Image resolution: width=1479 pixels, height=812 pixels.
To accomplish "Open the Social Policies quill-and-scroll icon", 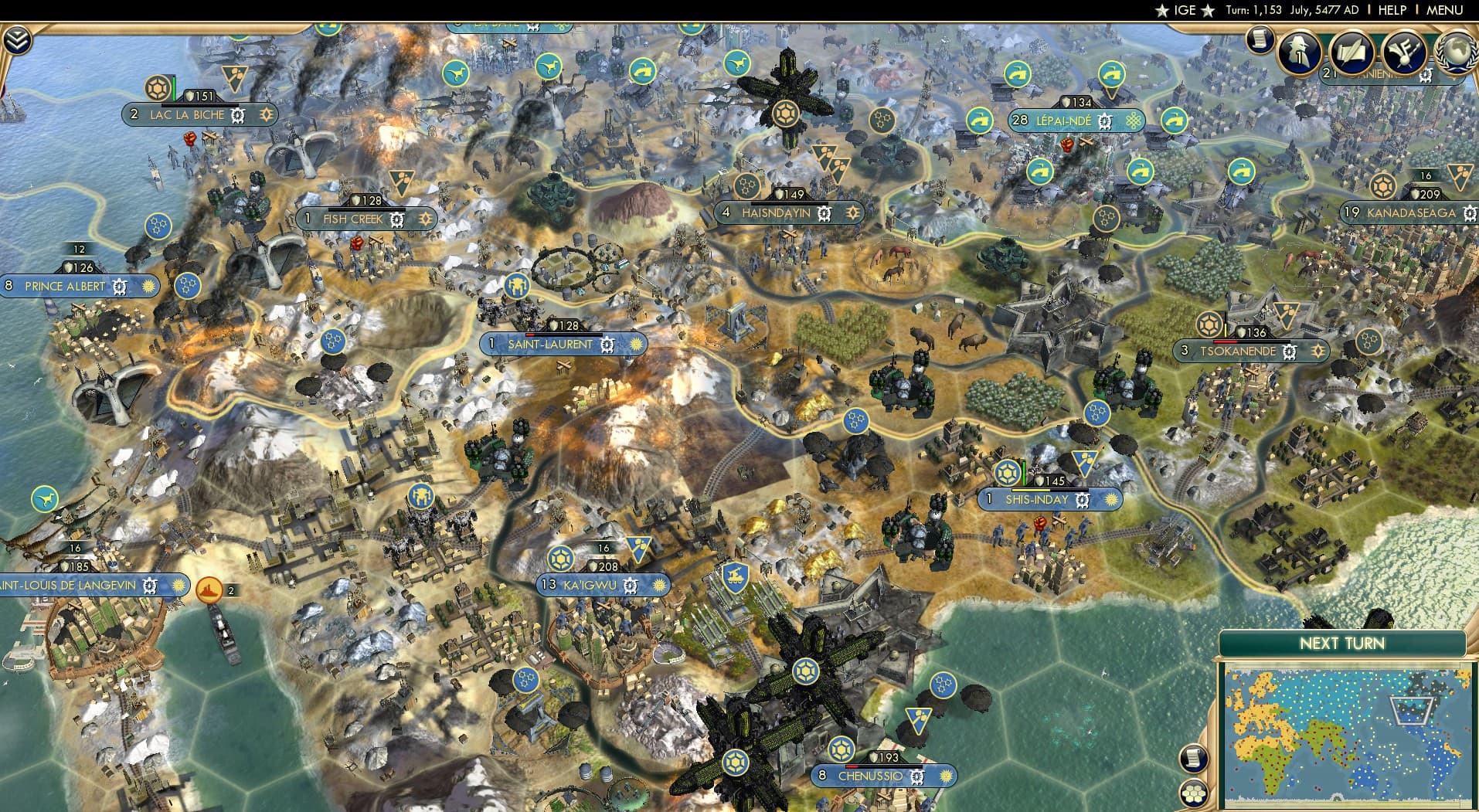I will pos(1351,52).
